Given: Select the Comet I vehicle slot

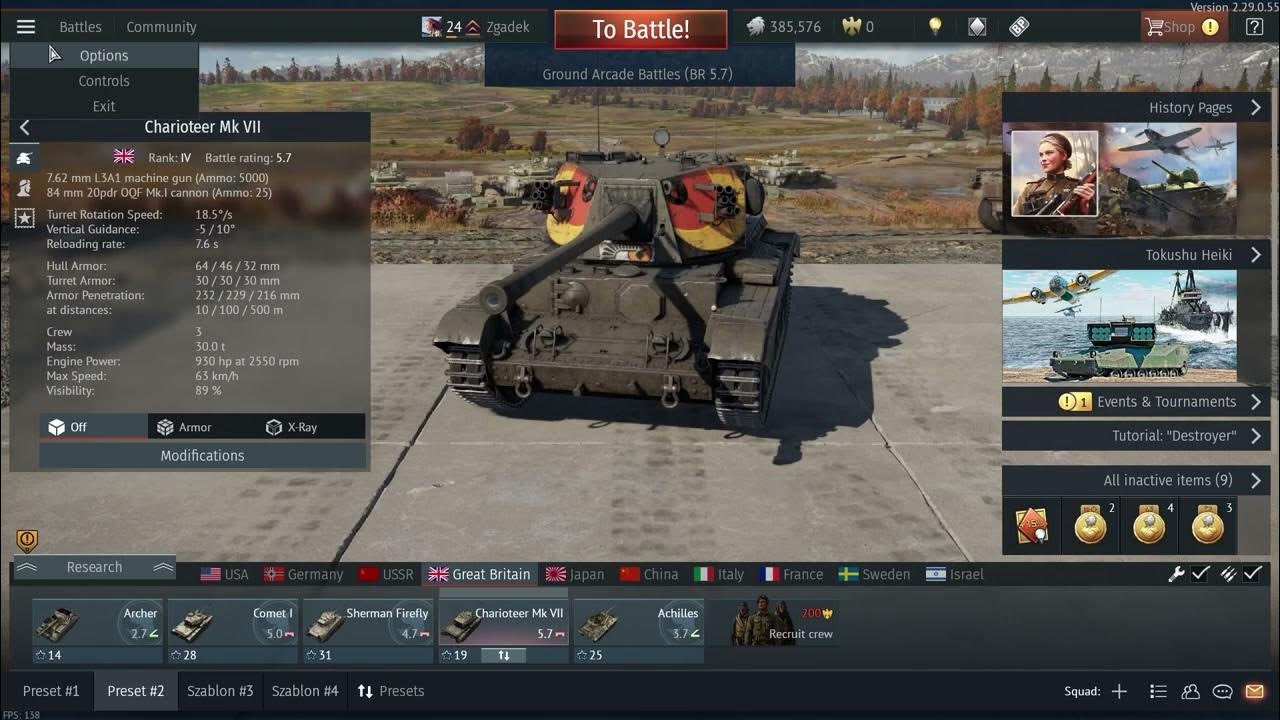Looking at the screenshot, I should pos(232,629).
